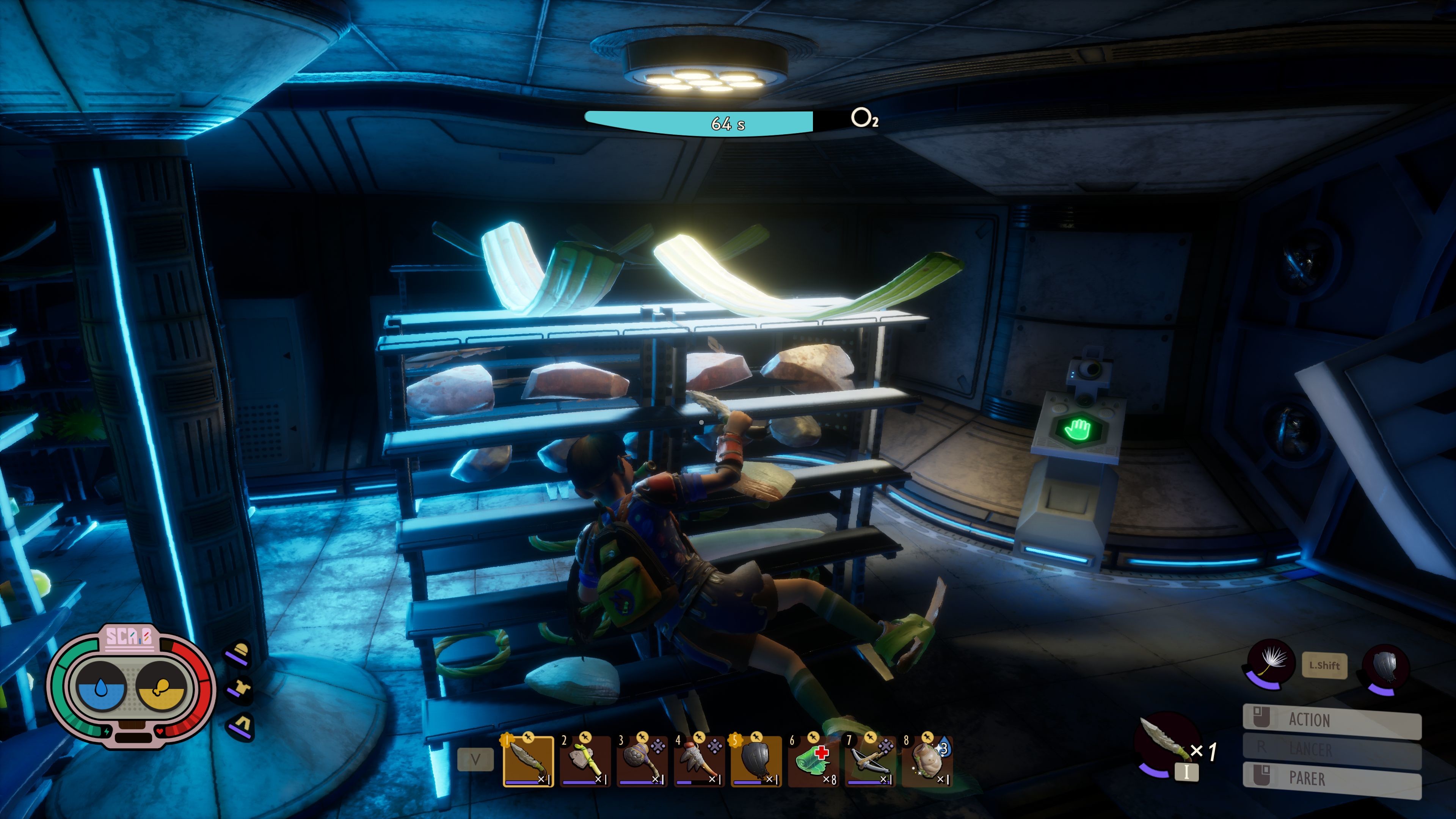Equip the stone axe in slot 2
The image size is (1456, 819).
click(585, 761)
